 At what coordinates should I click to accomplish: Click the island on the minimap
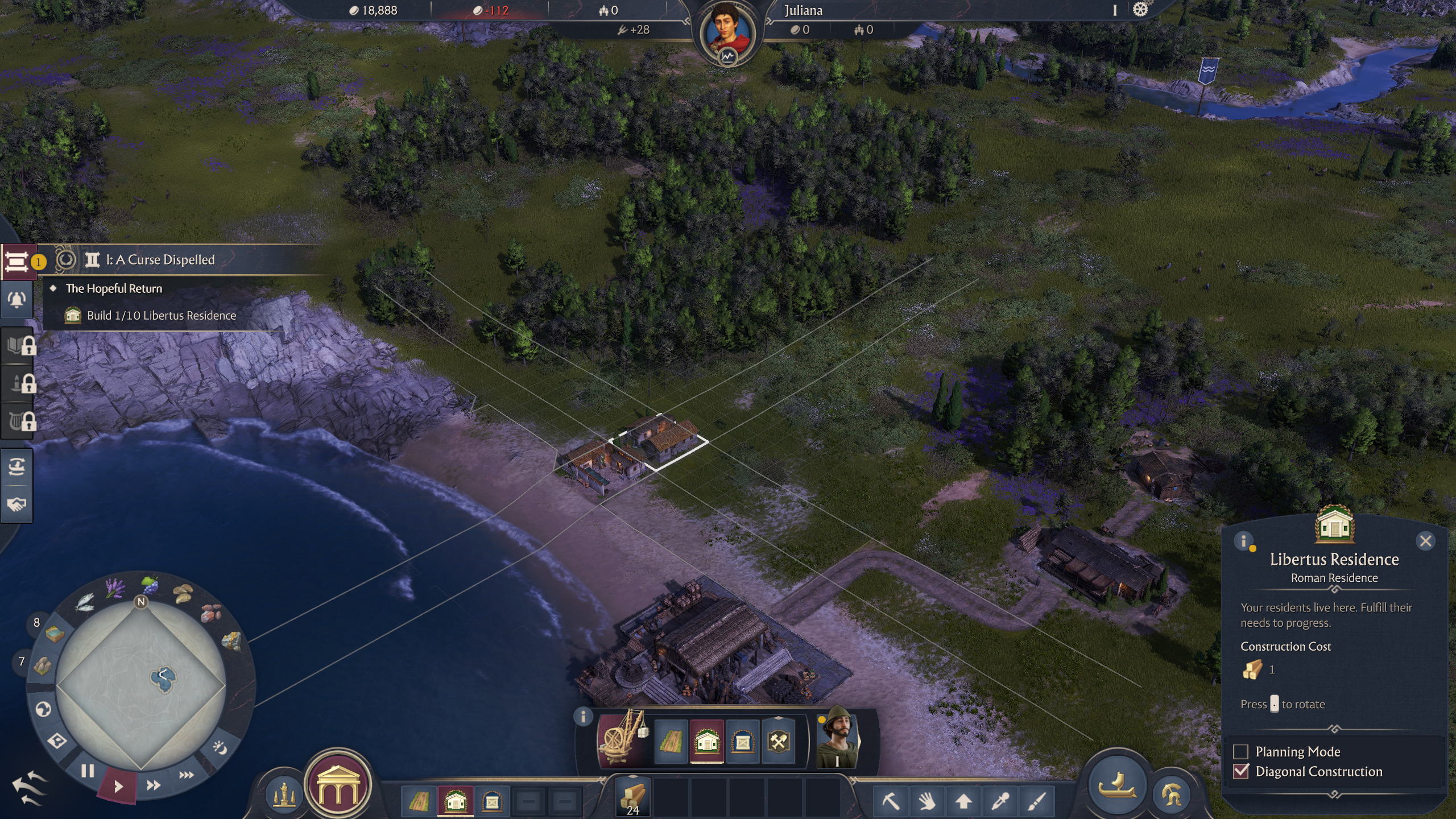[x=163, y=677]
